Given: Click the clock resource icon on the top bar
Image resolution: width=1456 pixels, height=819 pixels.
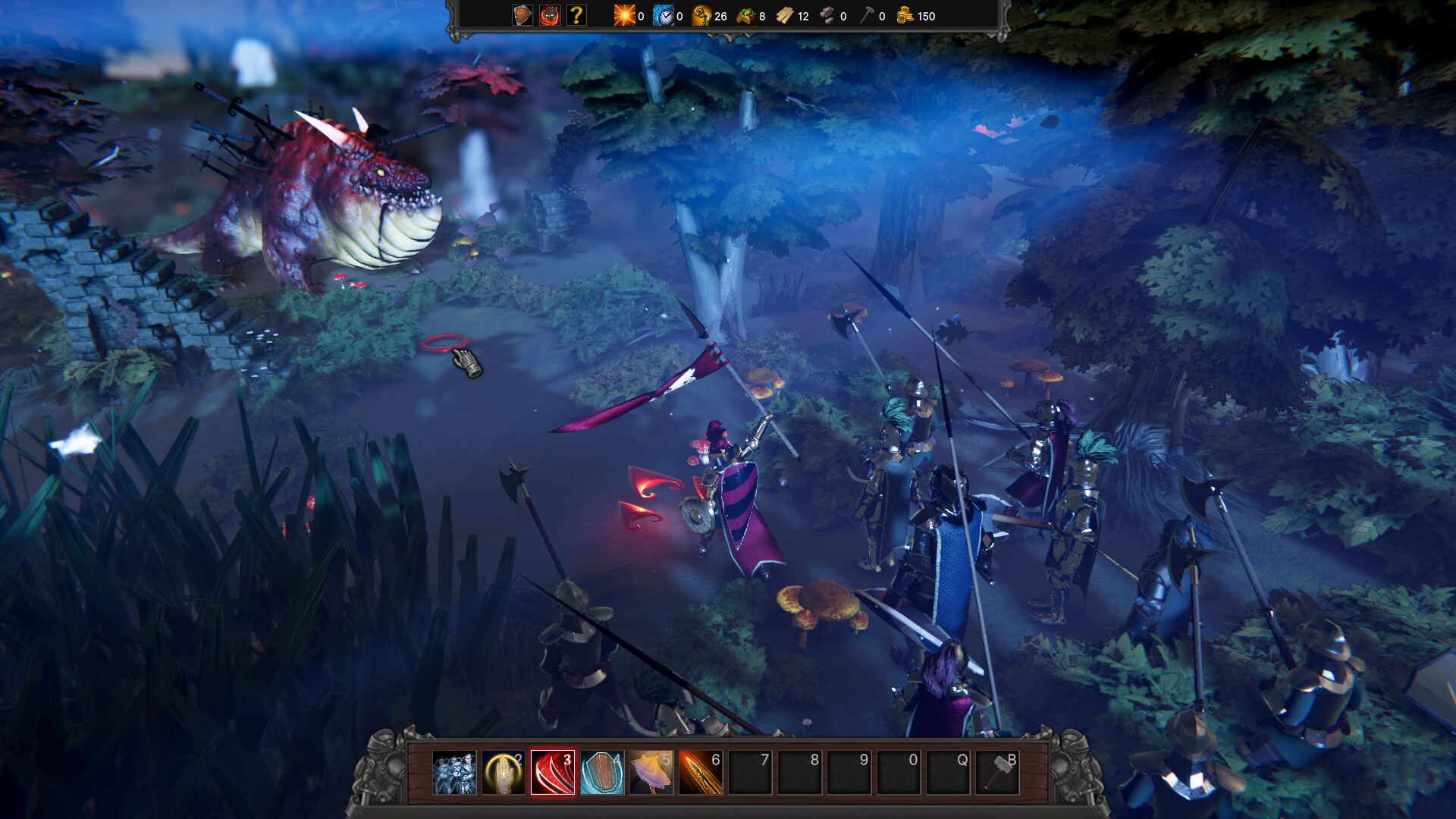Looking at the screenshot, I should (x=664, y=16).
